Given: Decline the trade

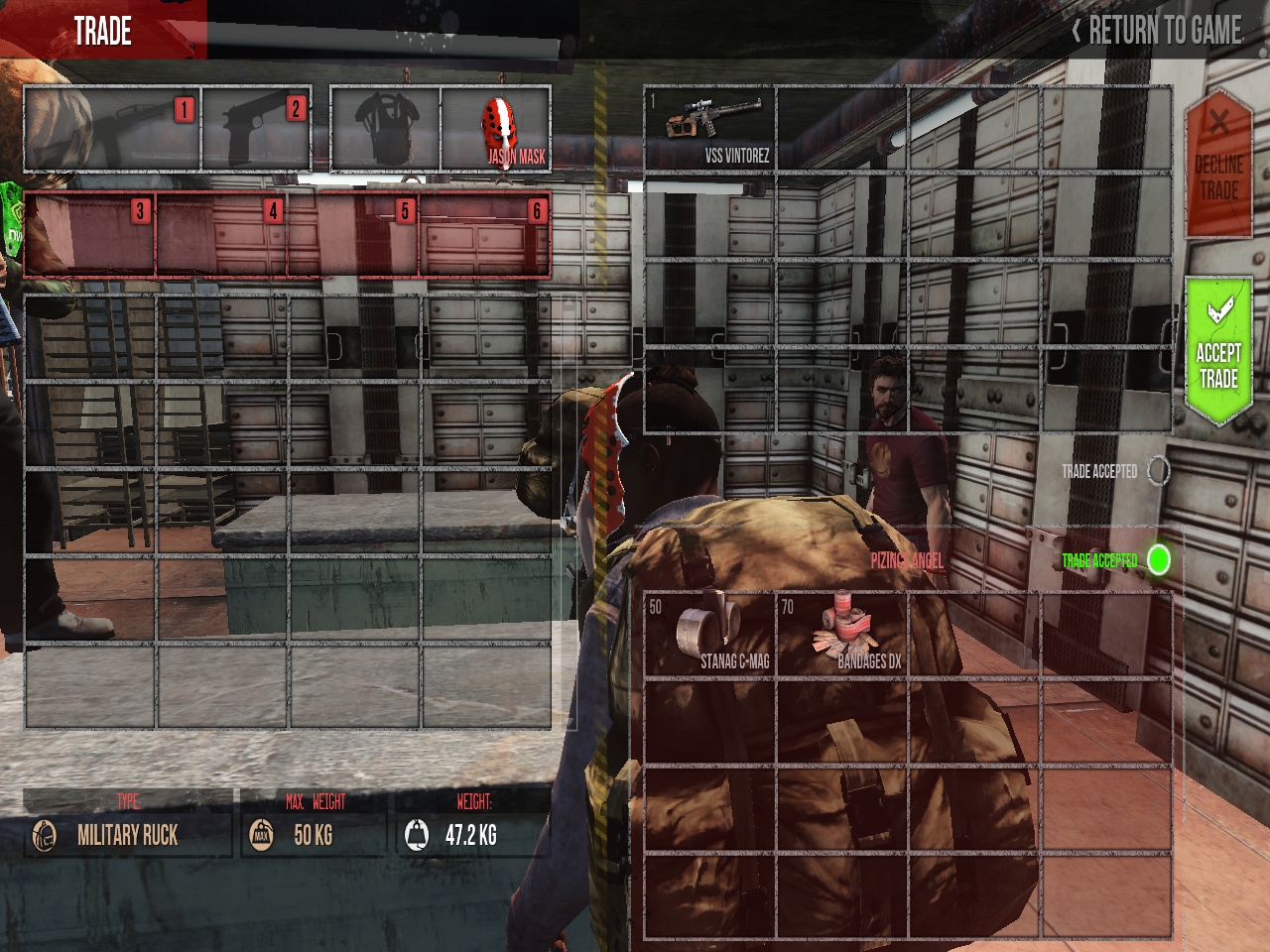Looking at the screenshot, I should (1217, 165).
